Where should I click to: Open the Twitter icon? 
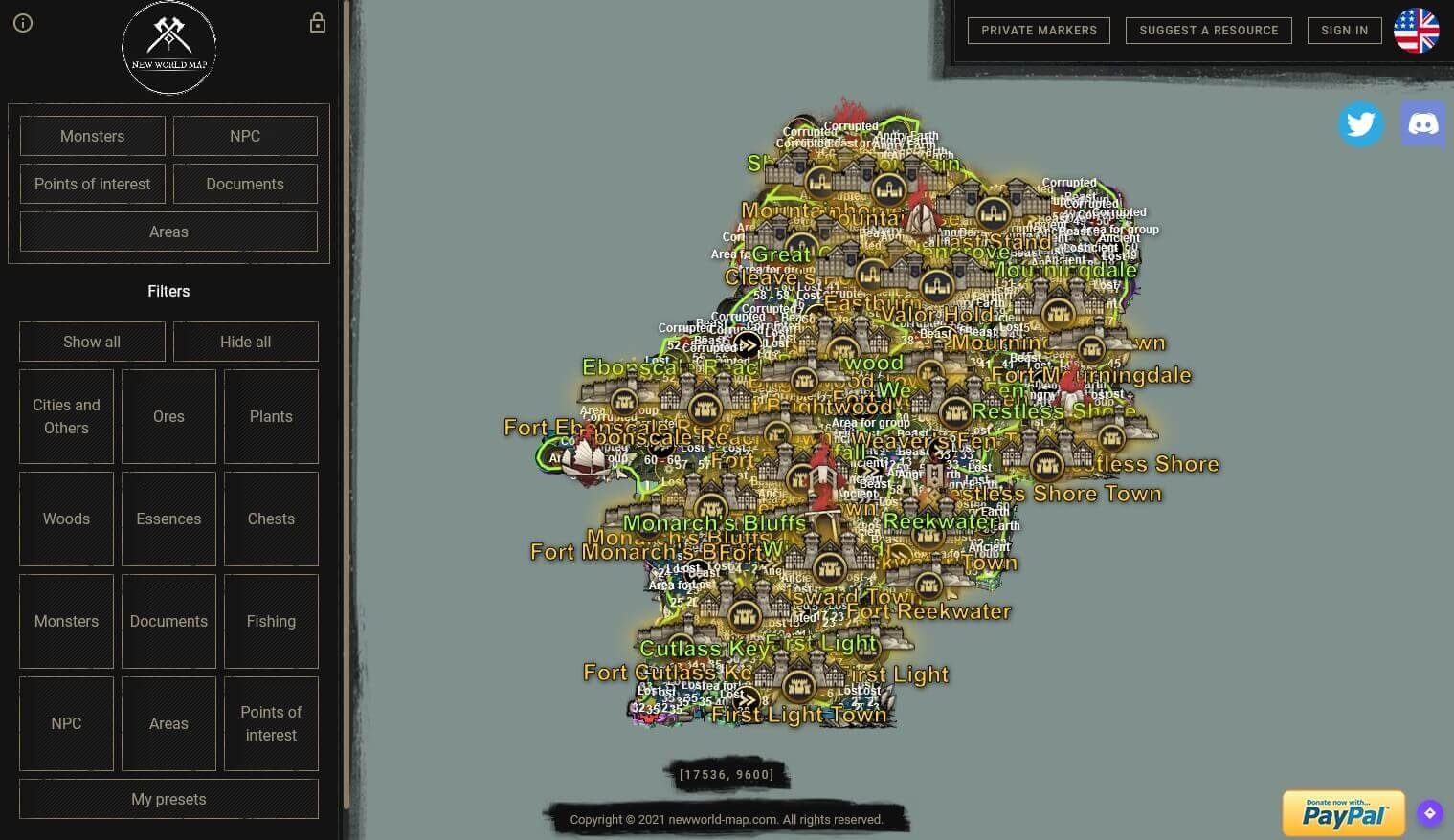1360,123
